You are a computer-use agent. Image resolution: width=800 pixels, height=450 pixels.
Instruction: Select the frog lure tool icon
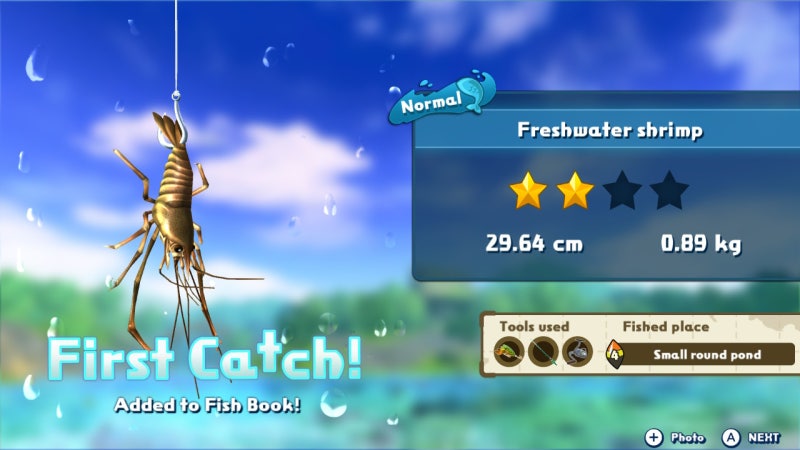(x=509, y=353)
